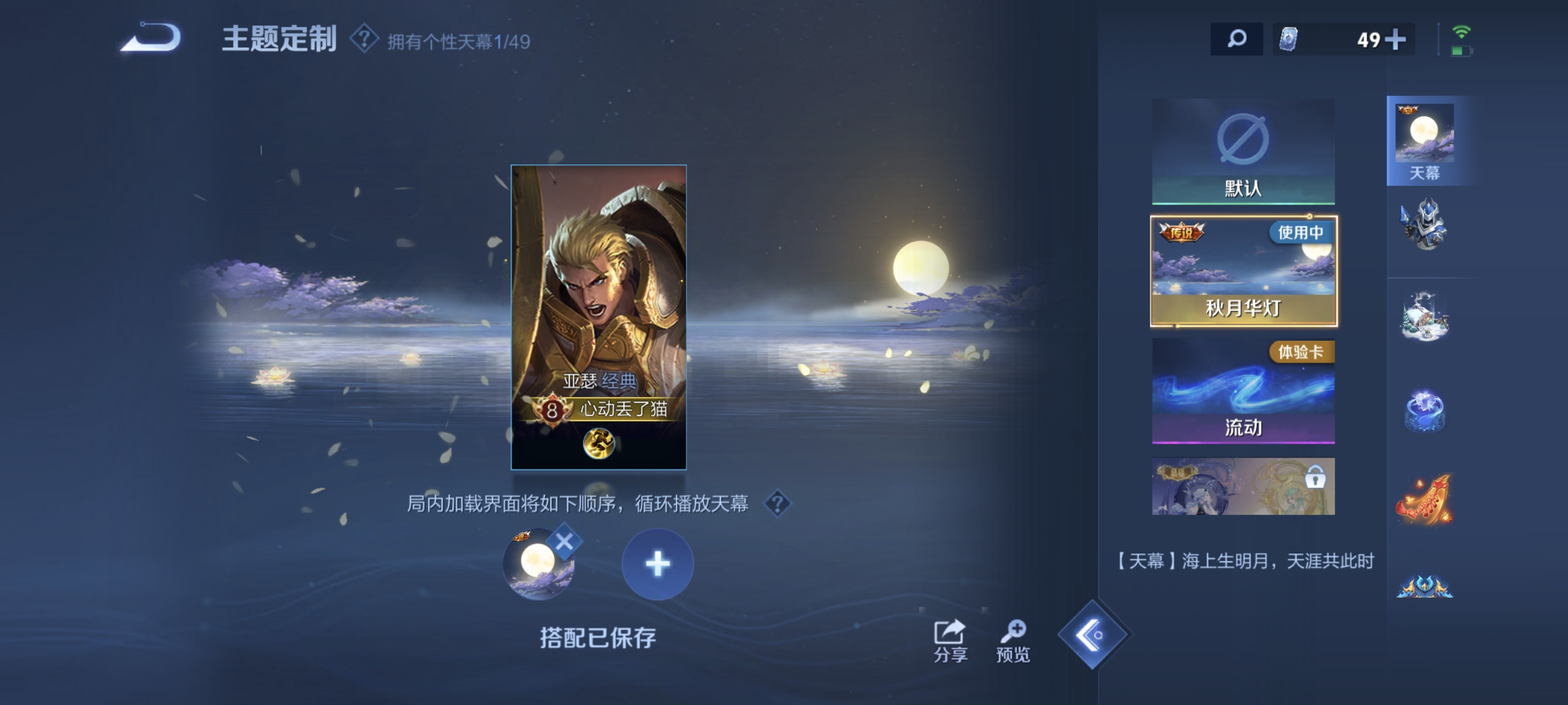Add a sky to the loop with the plus circle
This screenshot has height=705, width=1568.
[x=657, y=563]
